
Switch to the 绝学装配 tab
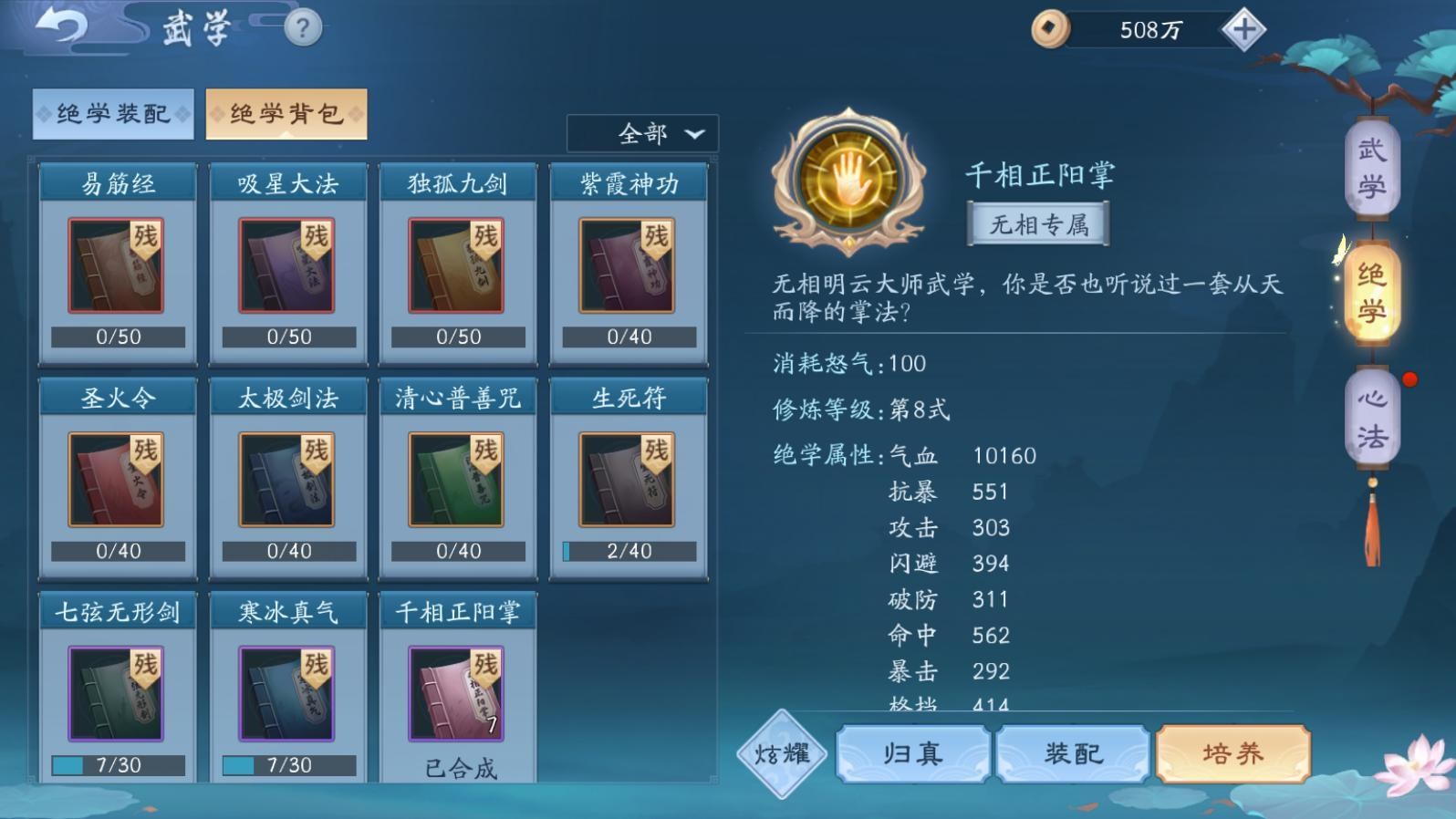point(113,114)
